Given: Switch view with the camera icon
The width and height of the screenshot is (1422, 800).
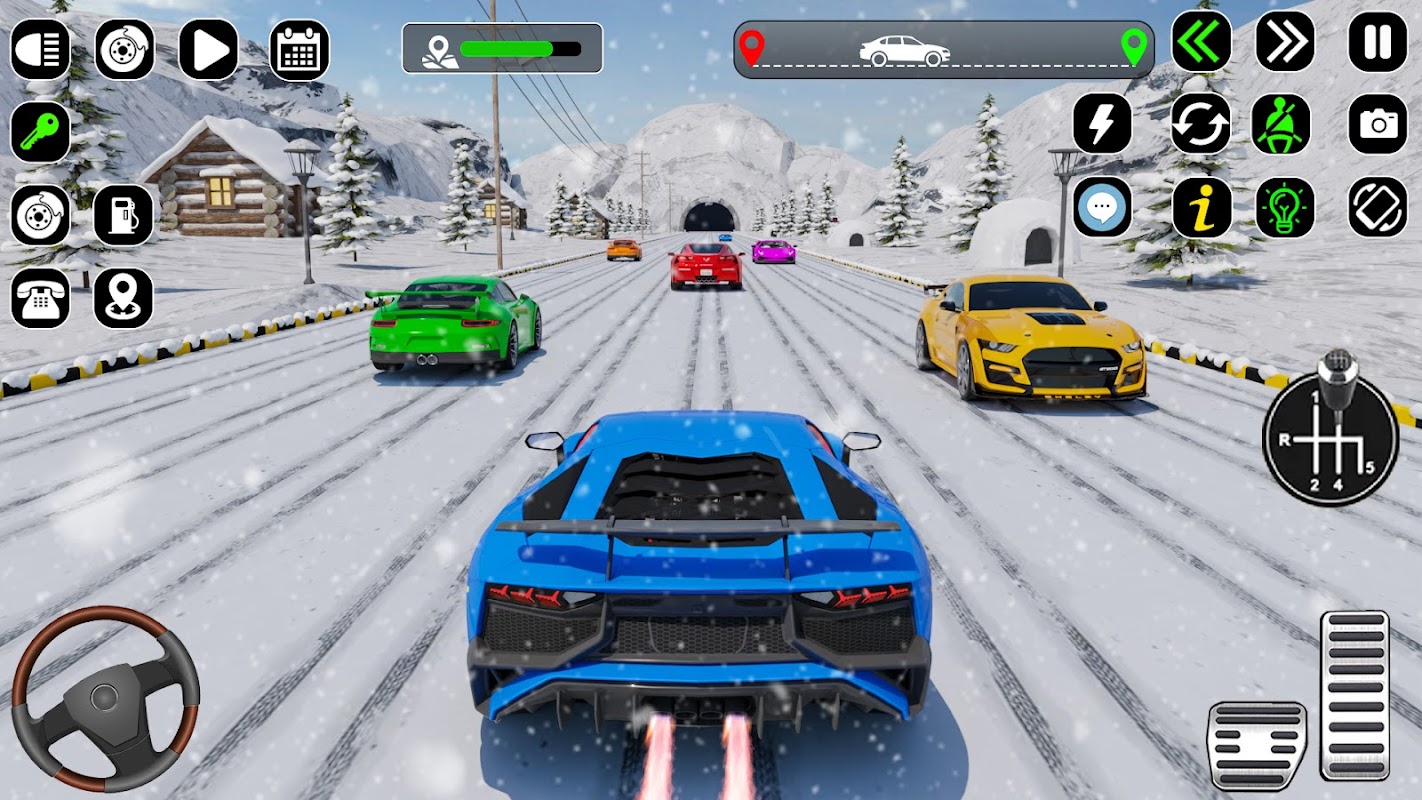Looking at the screenshot, I should [x=1378, y=124].
